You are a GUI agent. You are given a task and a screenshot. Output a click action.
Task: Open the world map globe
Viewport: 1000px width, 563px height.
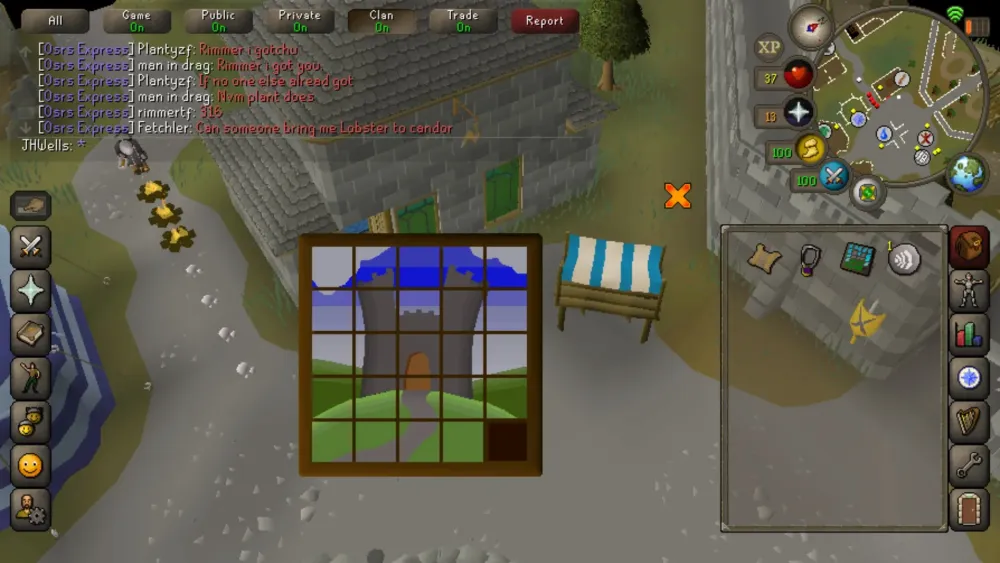point(967,174)
